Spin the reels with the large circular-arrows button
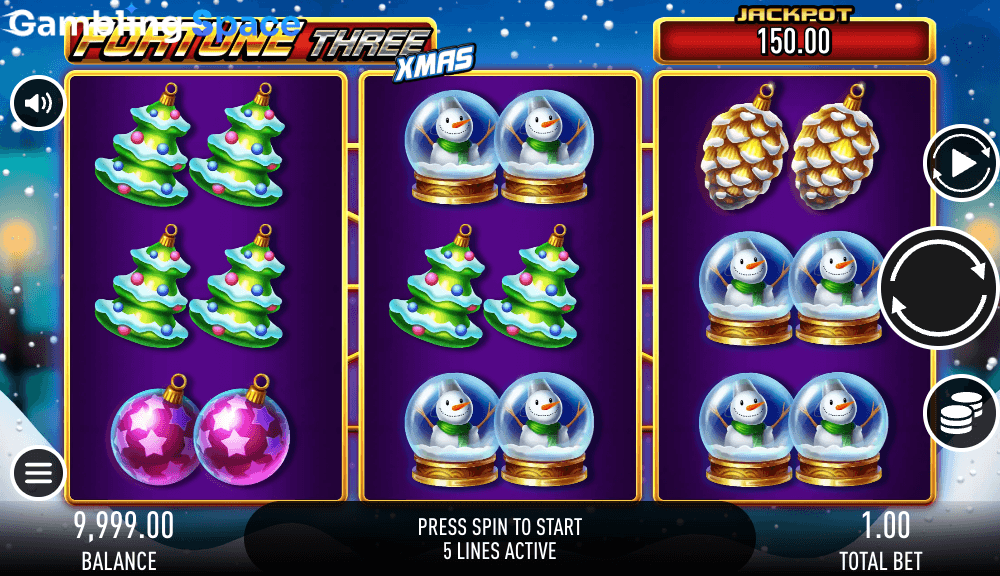Viewport: 1000px width, 576px height. click(939, 288)
